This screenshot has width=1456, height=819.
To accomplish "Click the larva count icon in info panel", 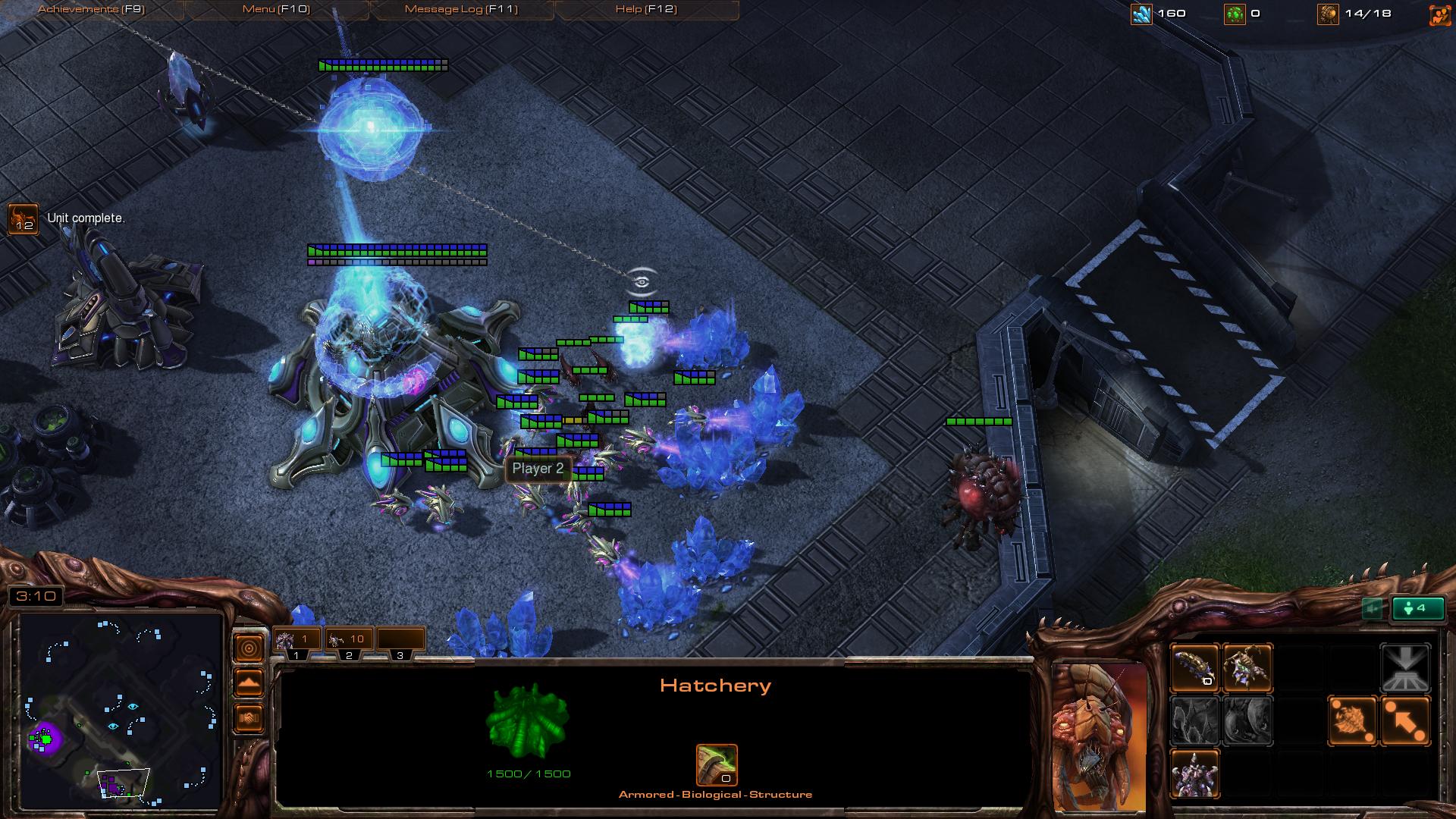I will [716, 764].
